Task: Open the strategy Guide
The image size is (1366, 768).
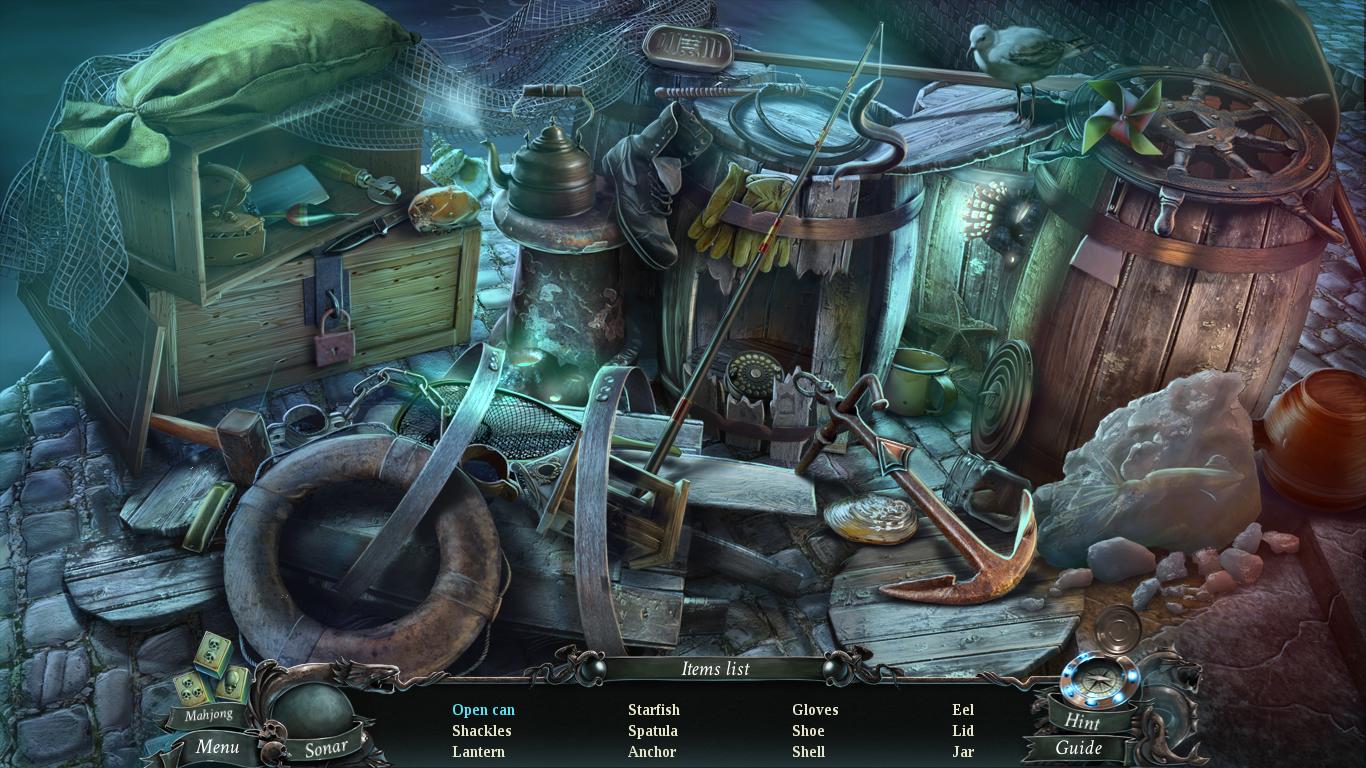Action: pyautogui.click(x=1079, y=748)
